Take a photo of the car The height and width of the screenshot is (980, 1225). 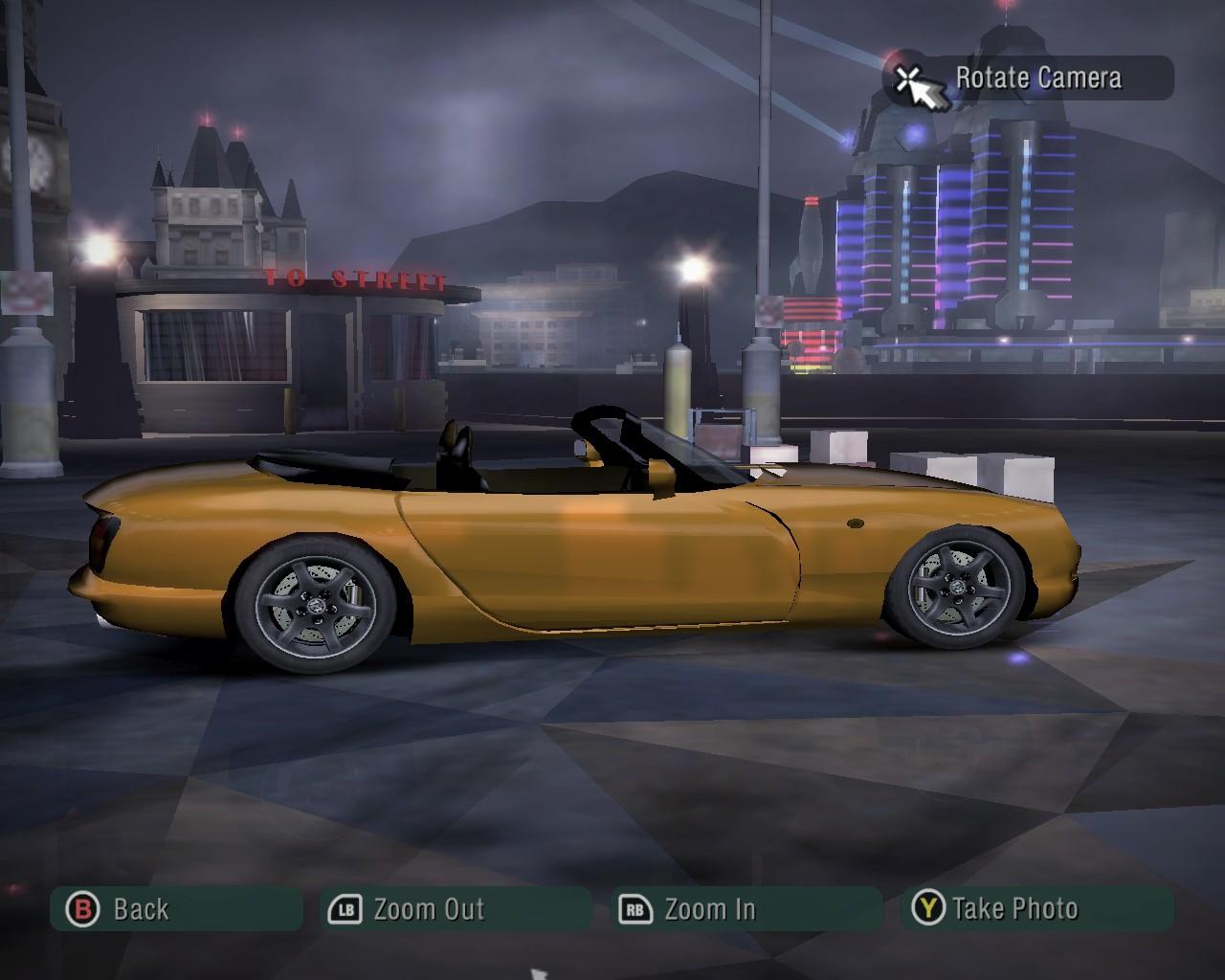pyautogui.click(x=1036, y=909)
